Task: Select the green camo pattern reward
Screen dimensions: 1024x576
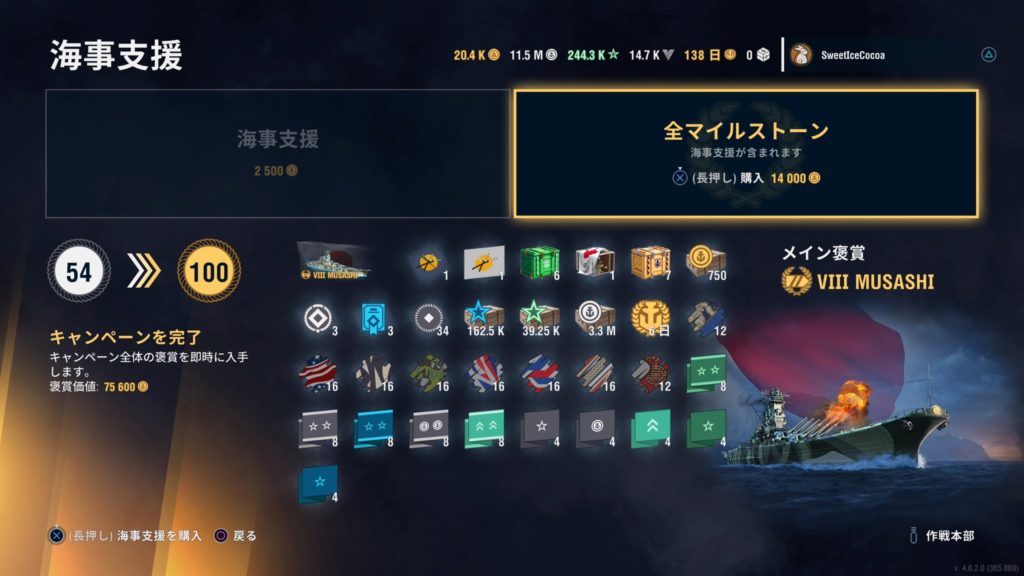Action: (427, 374)
